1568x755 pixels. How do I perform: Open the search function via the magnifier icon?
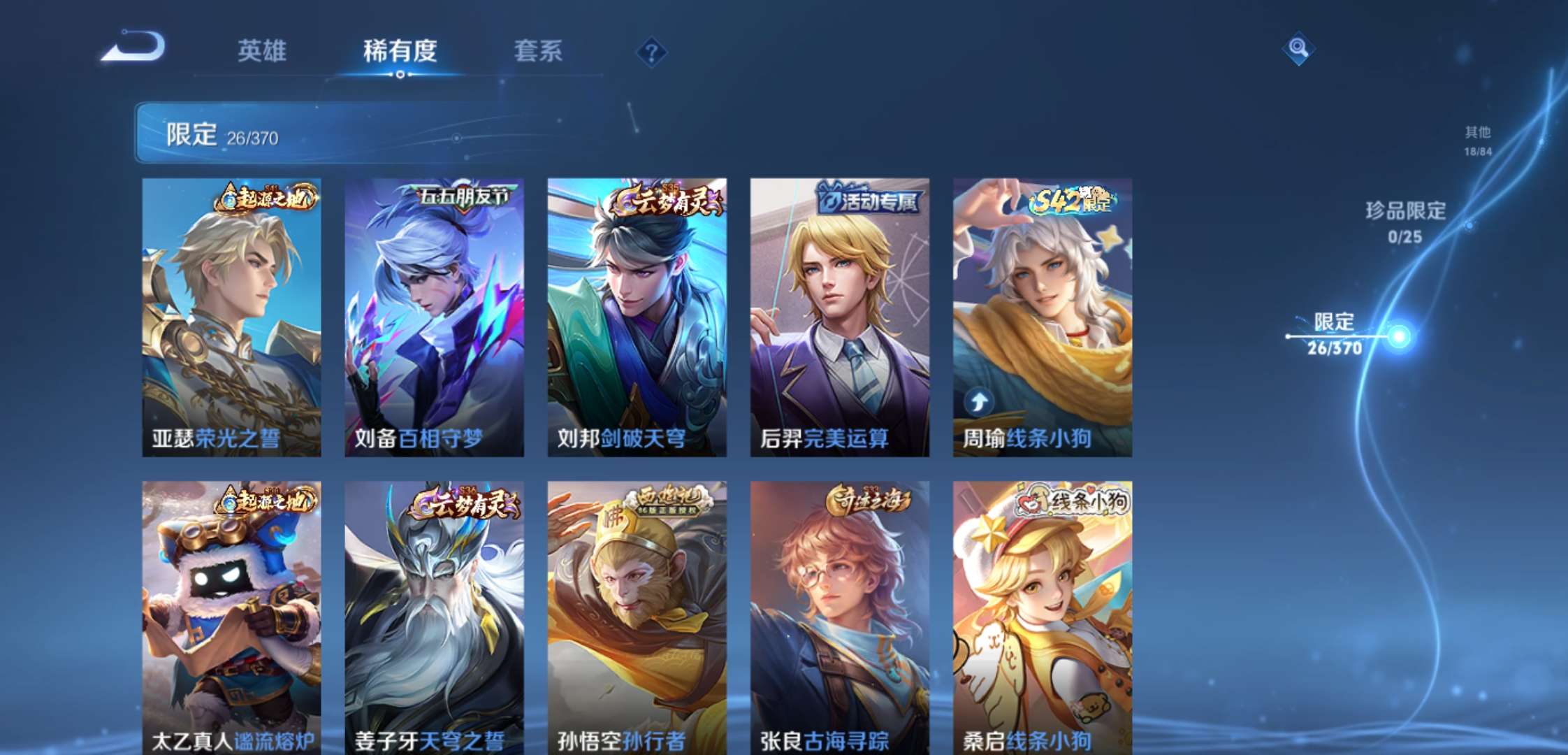(x=1301, y=49)
